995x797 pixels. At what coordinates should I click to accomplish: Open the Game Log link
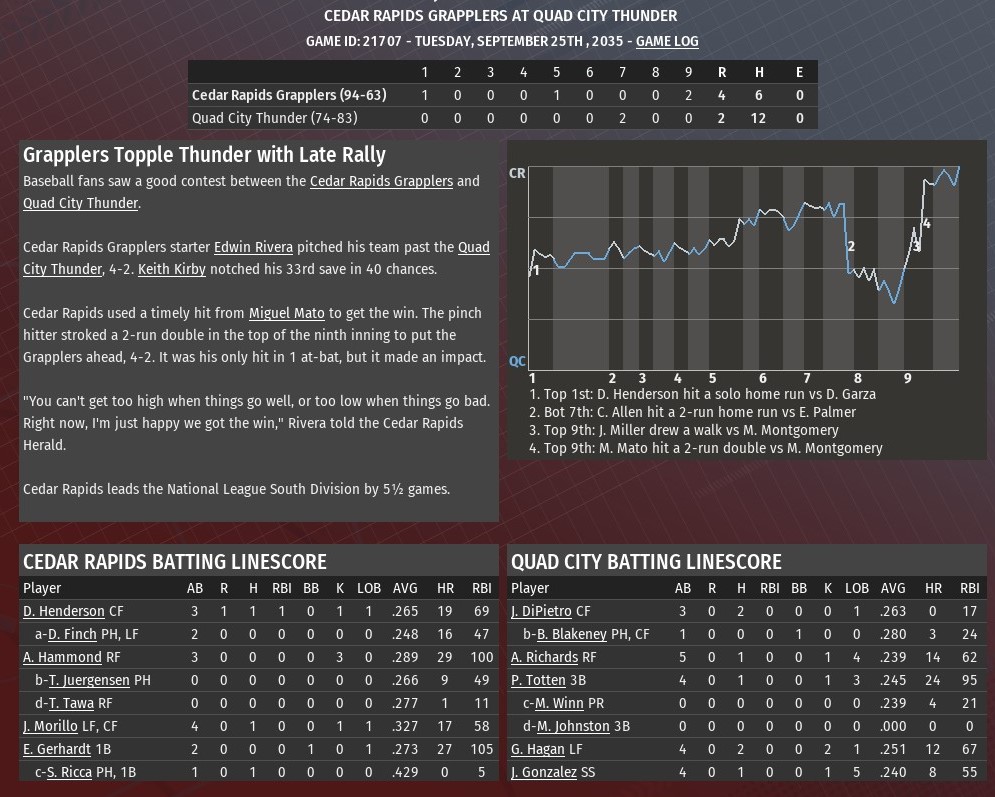pyautogui.click(x=667, y=41)
